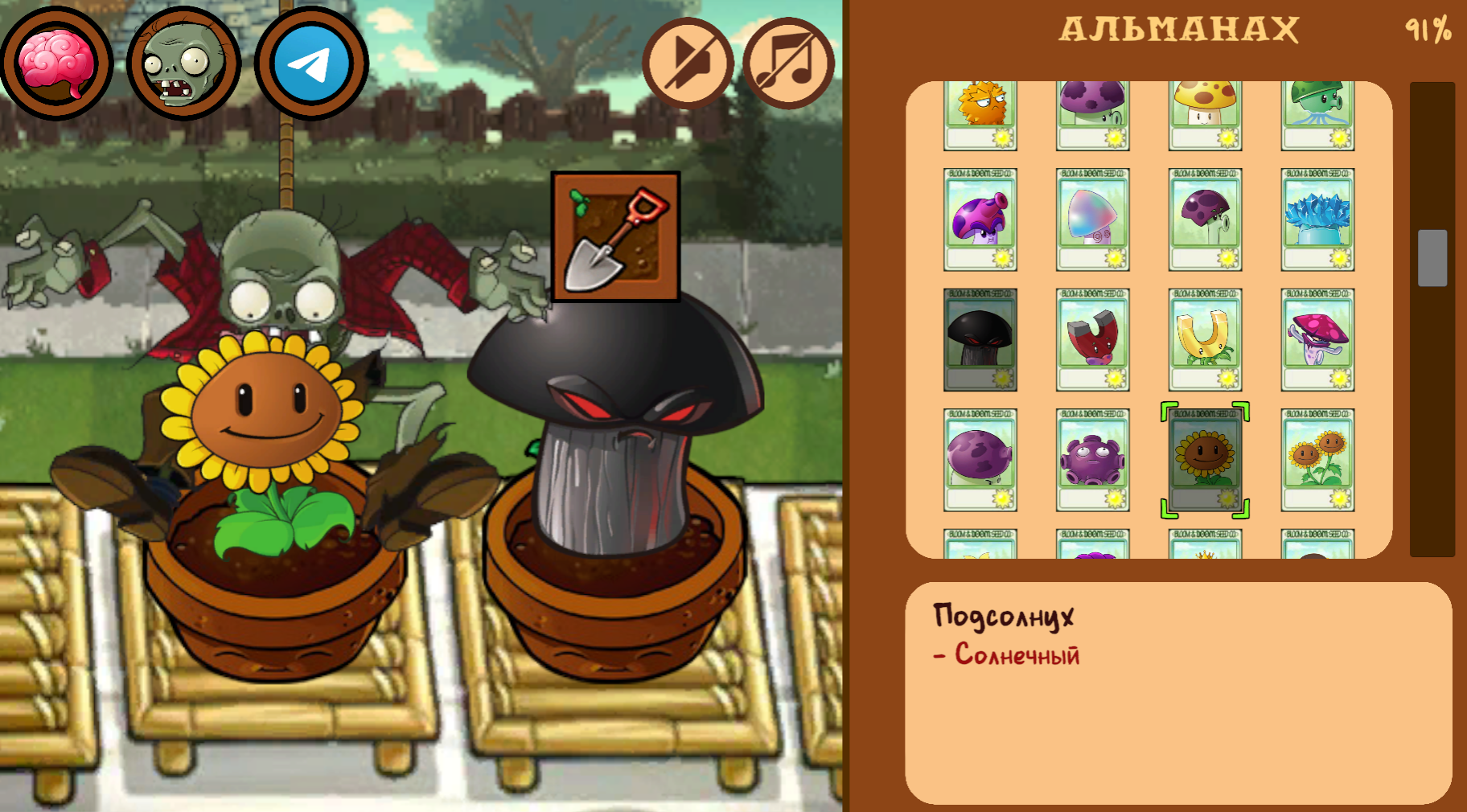Open the Gold Magnet card
Screen dimensions: 1467x812
click(x=1205, y=338)
